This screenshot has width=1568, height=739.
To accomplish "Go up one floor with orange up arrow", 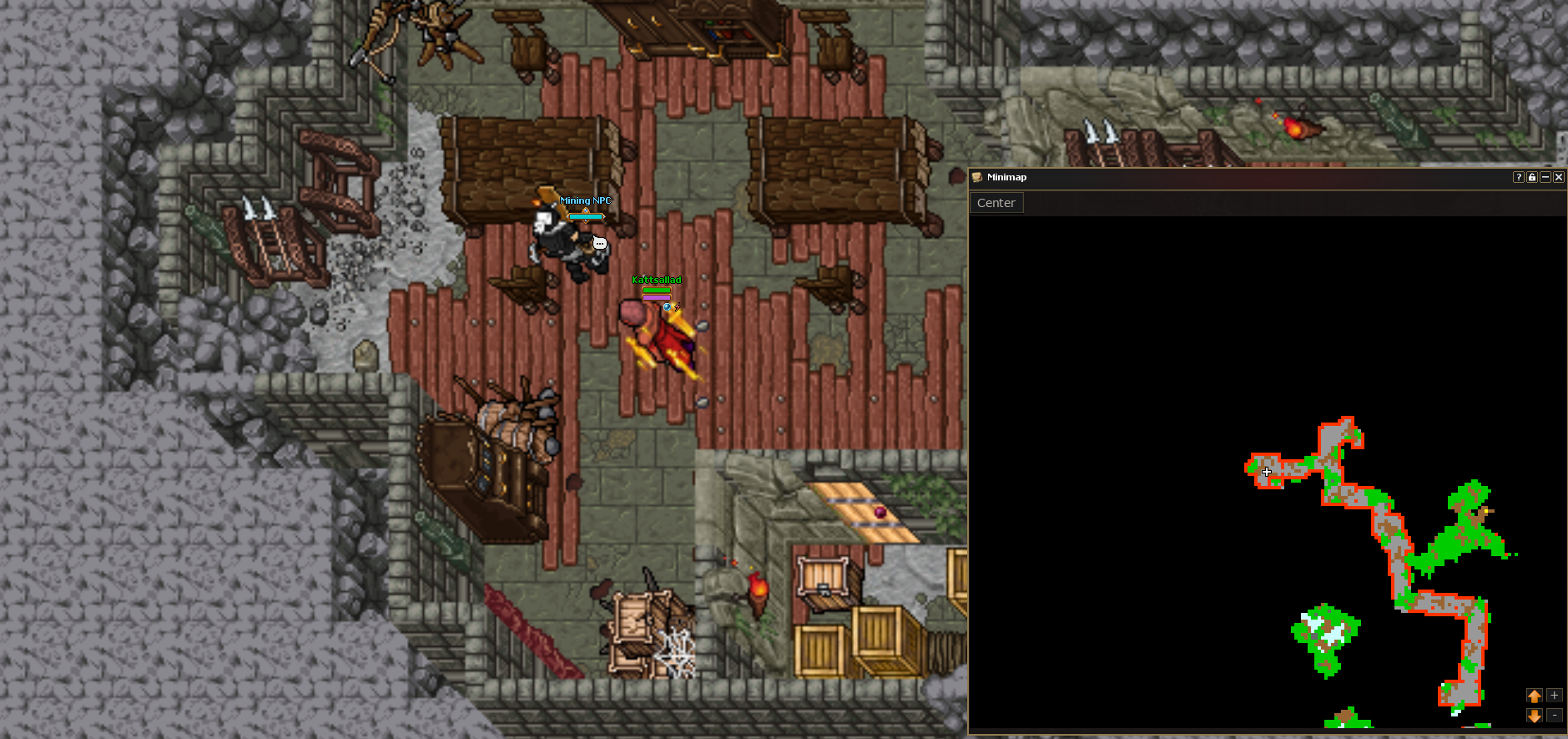I will tap(1534, 696).
